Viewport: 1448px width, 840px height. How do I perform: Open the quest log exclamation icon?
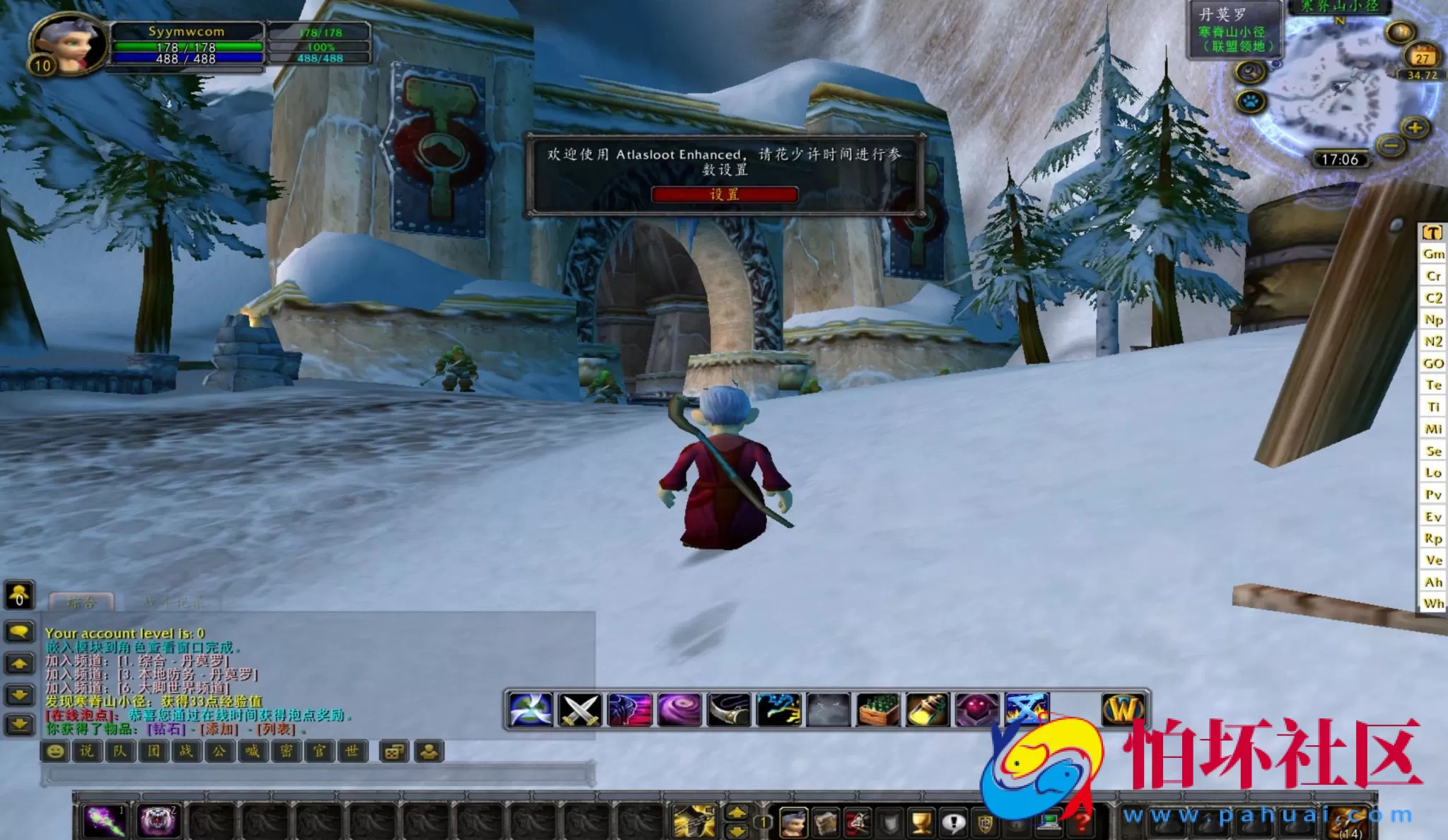[954, 822]
